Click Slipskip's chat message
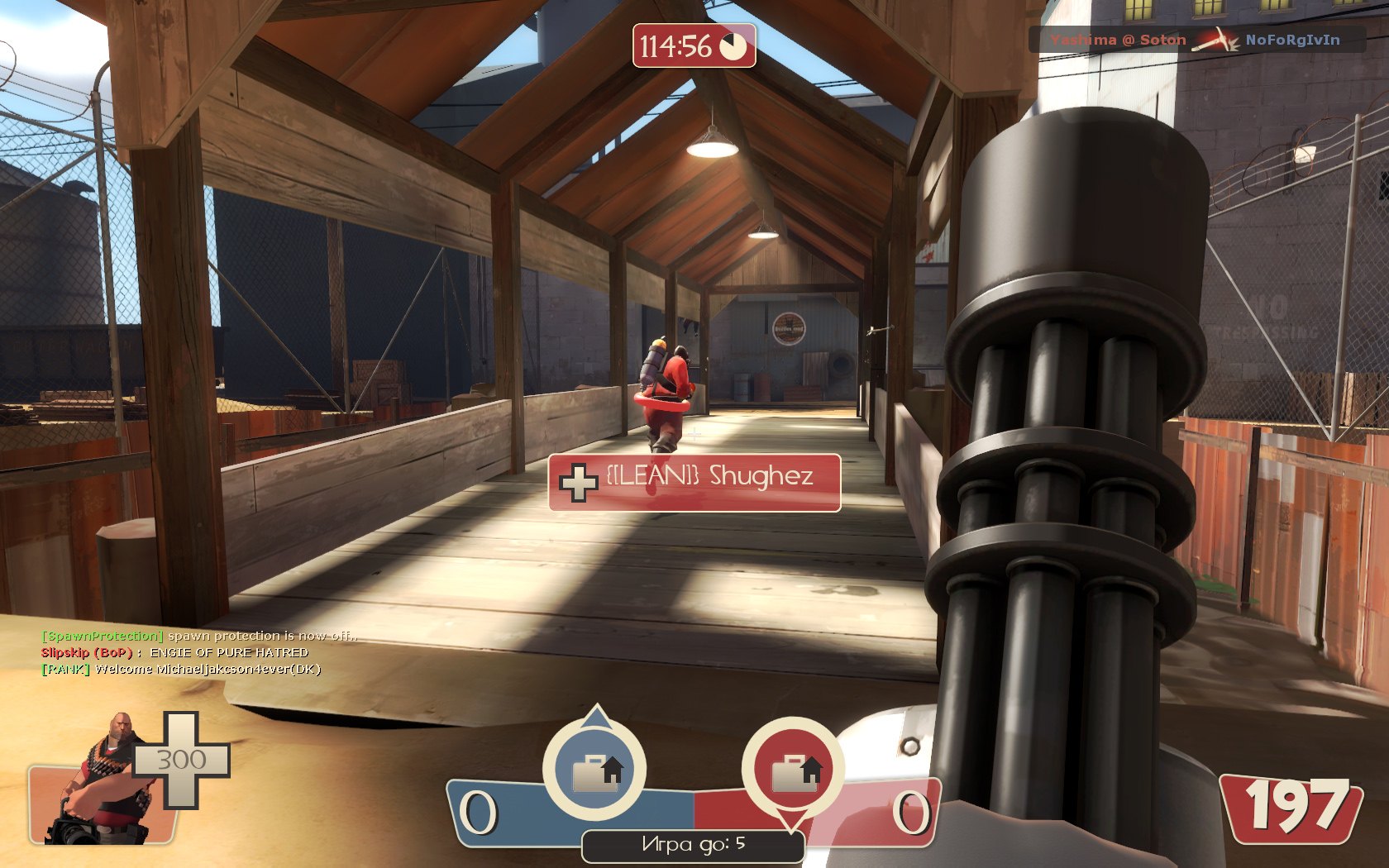Screen dimensions: 1389x868 pos(174,652)
